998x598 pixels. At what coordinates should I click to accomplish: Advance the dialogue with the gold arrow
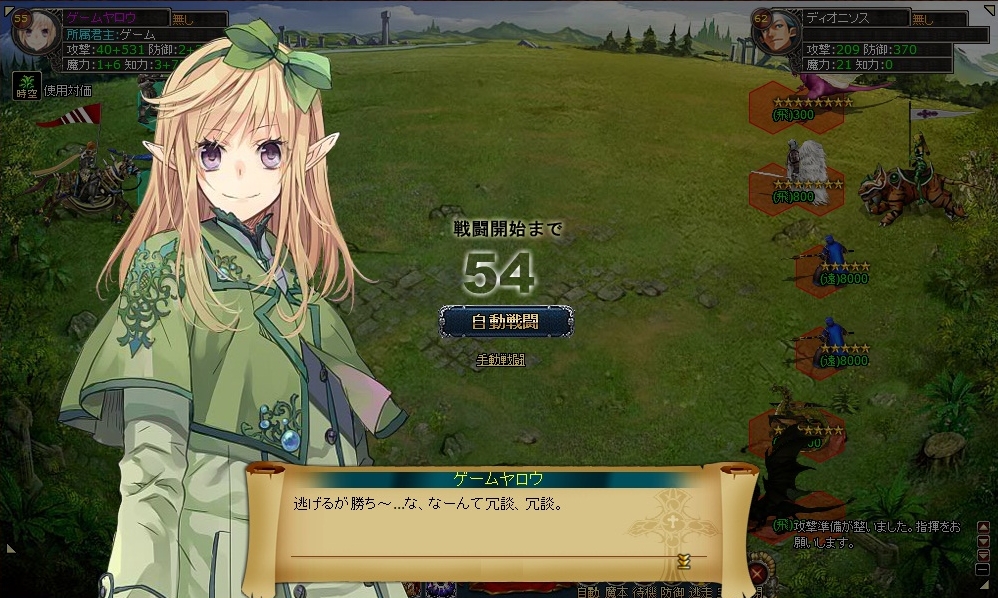tap(684, 560)
